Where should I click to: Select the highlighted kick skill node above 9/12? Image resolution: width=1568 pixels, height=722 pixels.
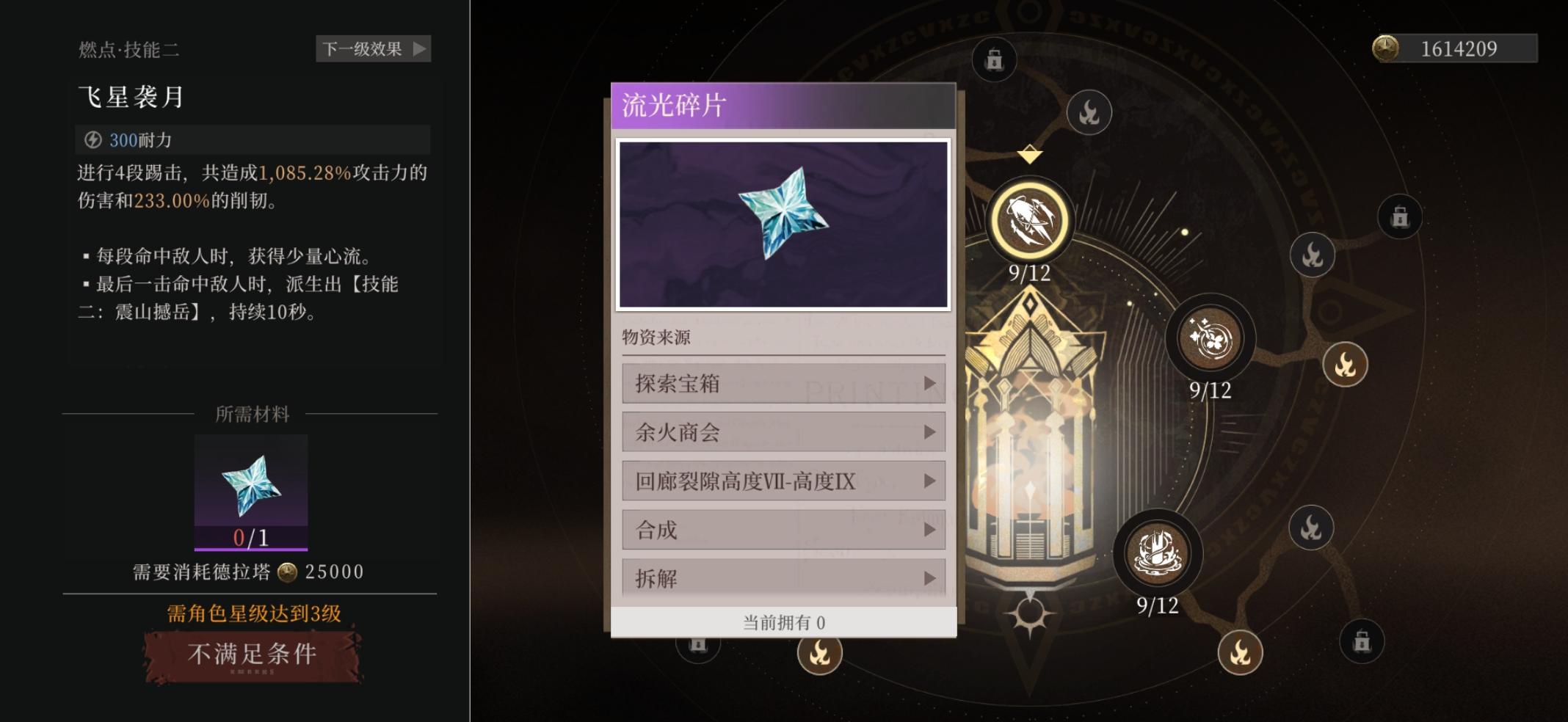pos(1031,221)
